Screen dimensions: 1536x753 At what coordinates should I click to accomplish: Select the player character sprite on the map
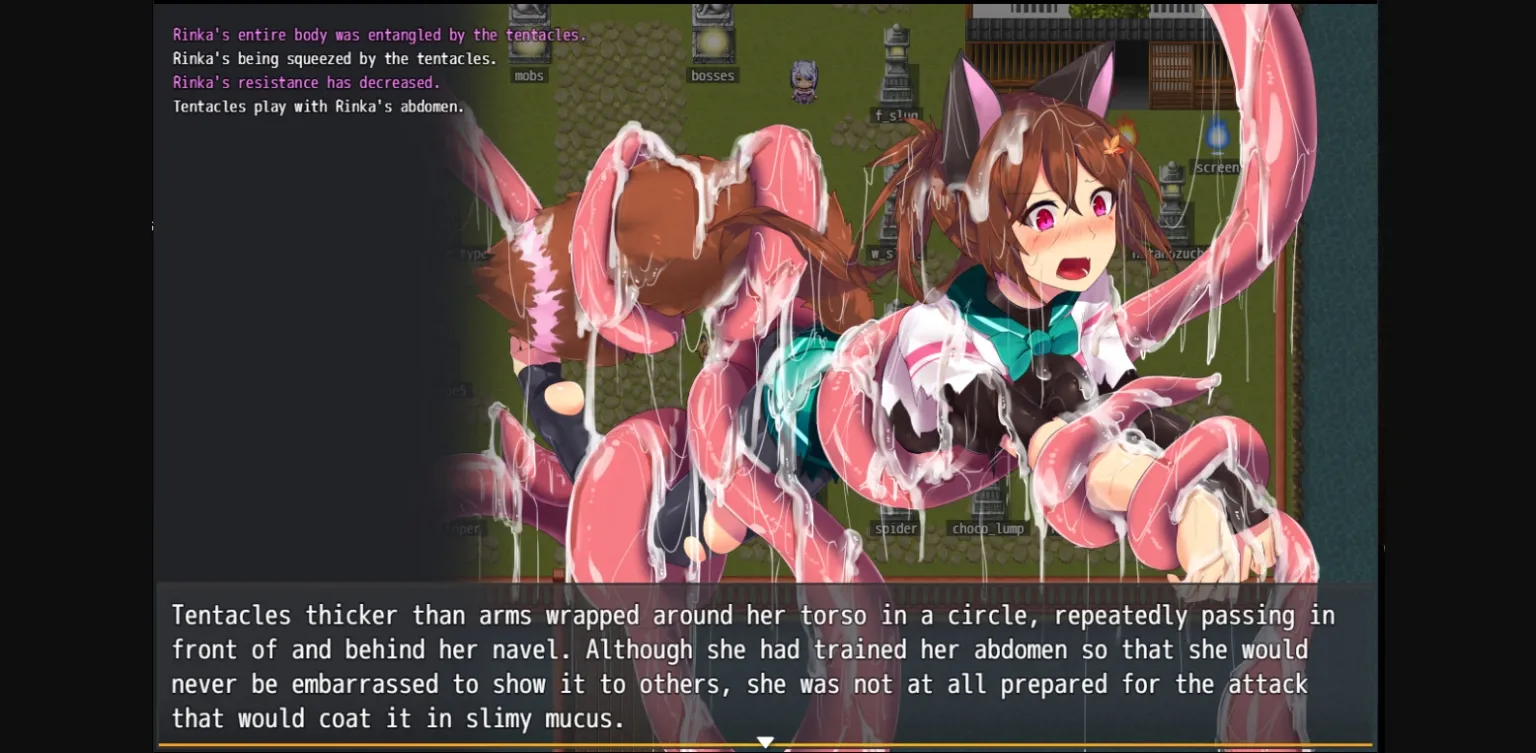click(805, 82)
